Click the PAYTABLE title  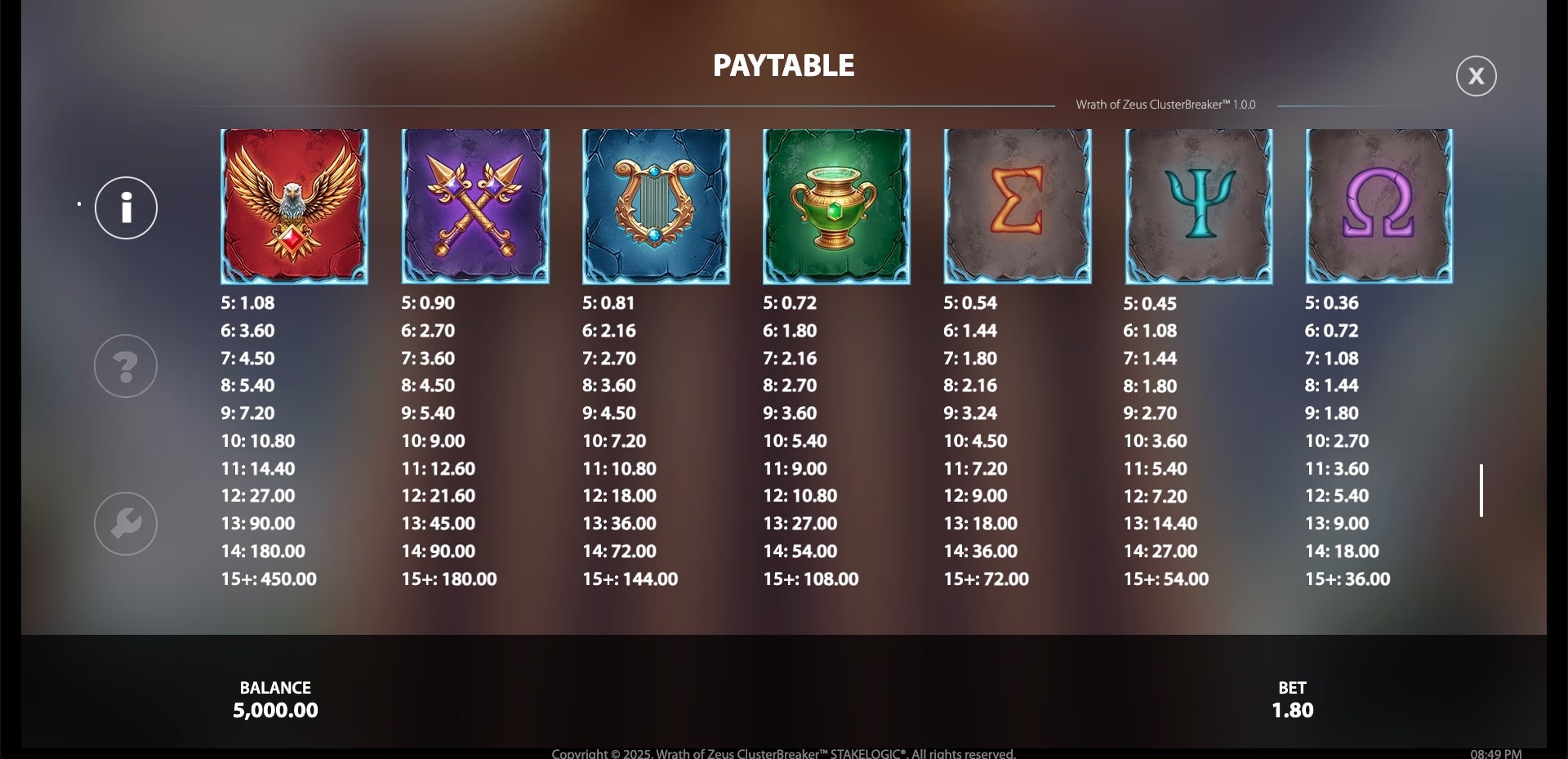point(783,65)
